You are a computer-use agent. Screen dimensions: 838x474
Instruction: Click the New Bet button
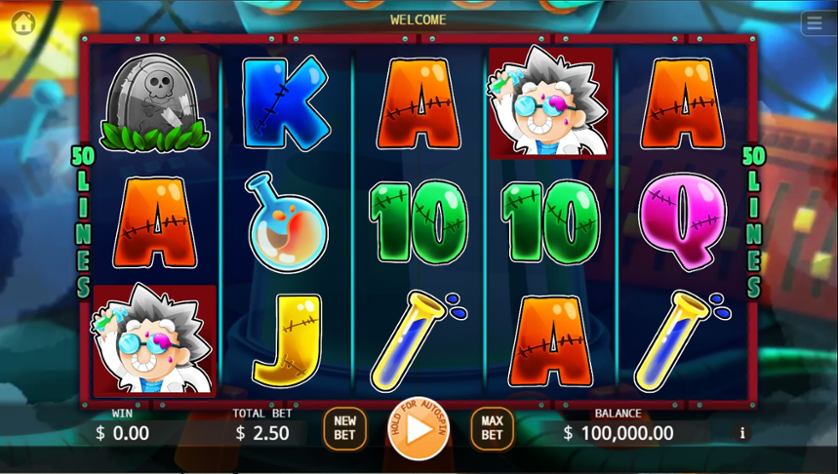click(x=345, y=428)
